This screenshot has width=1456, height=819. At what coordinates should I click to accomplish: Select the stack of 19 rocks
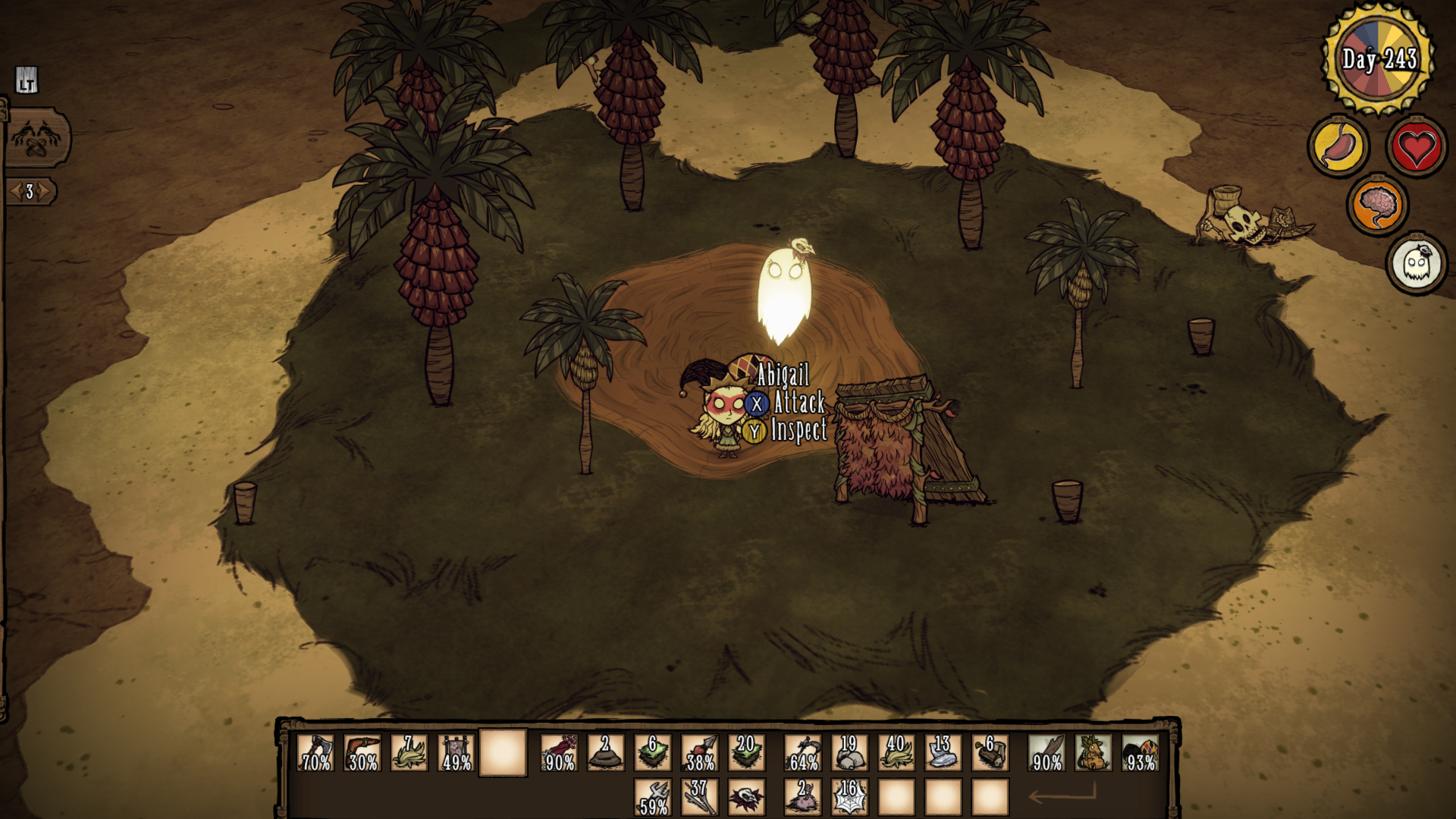pyautogui.click(x=849, y=753)
